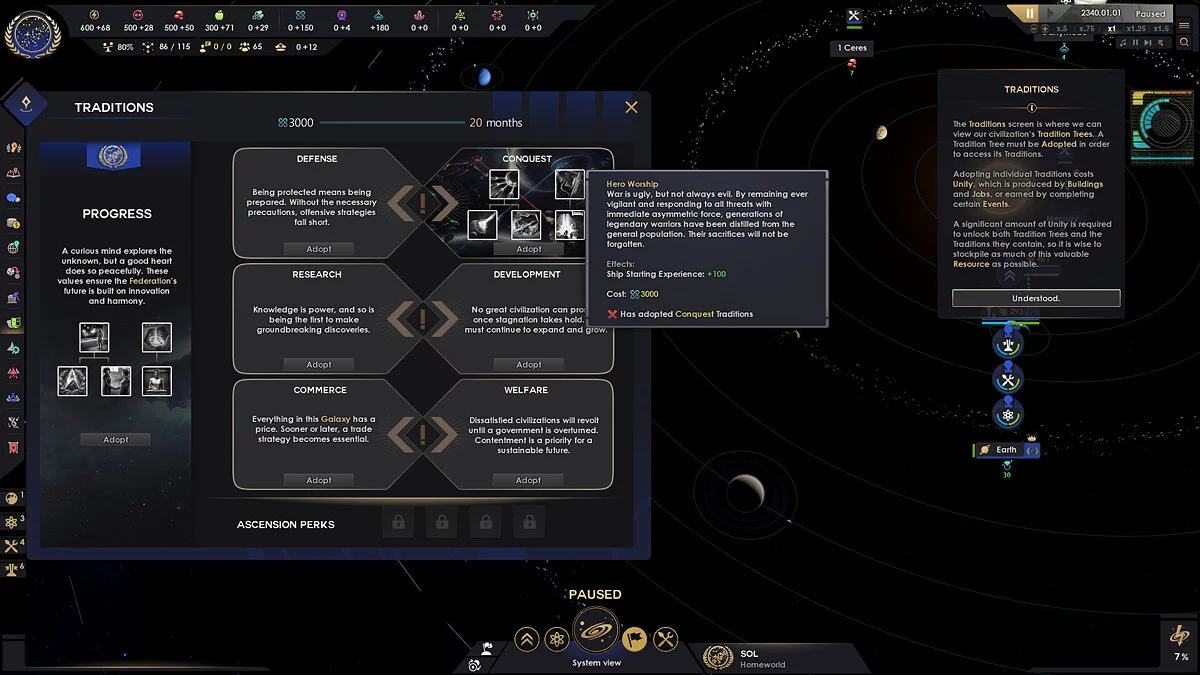The height and width of the screenshot is (675, 1200).
Task: Adopt the Defense tradition tree
Action: (x=318, y=249)
